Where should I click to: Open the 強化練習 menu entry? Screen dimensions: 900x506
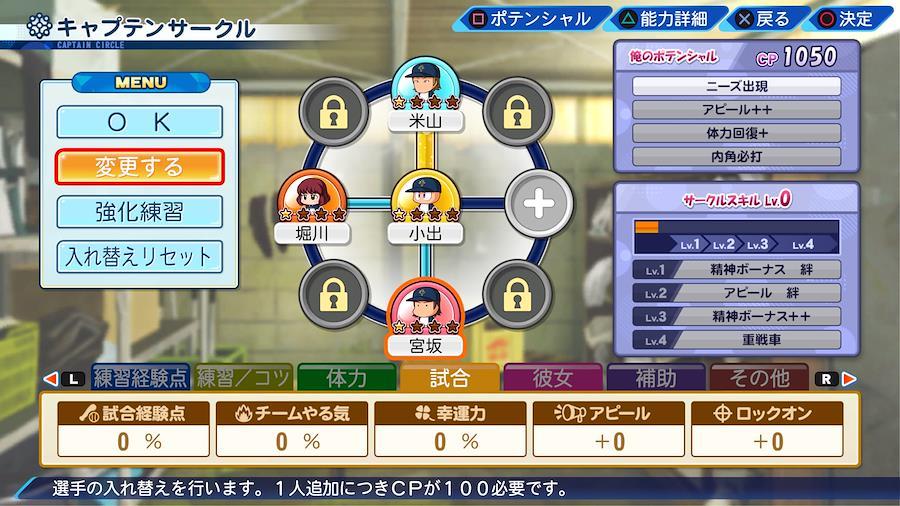140,211
